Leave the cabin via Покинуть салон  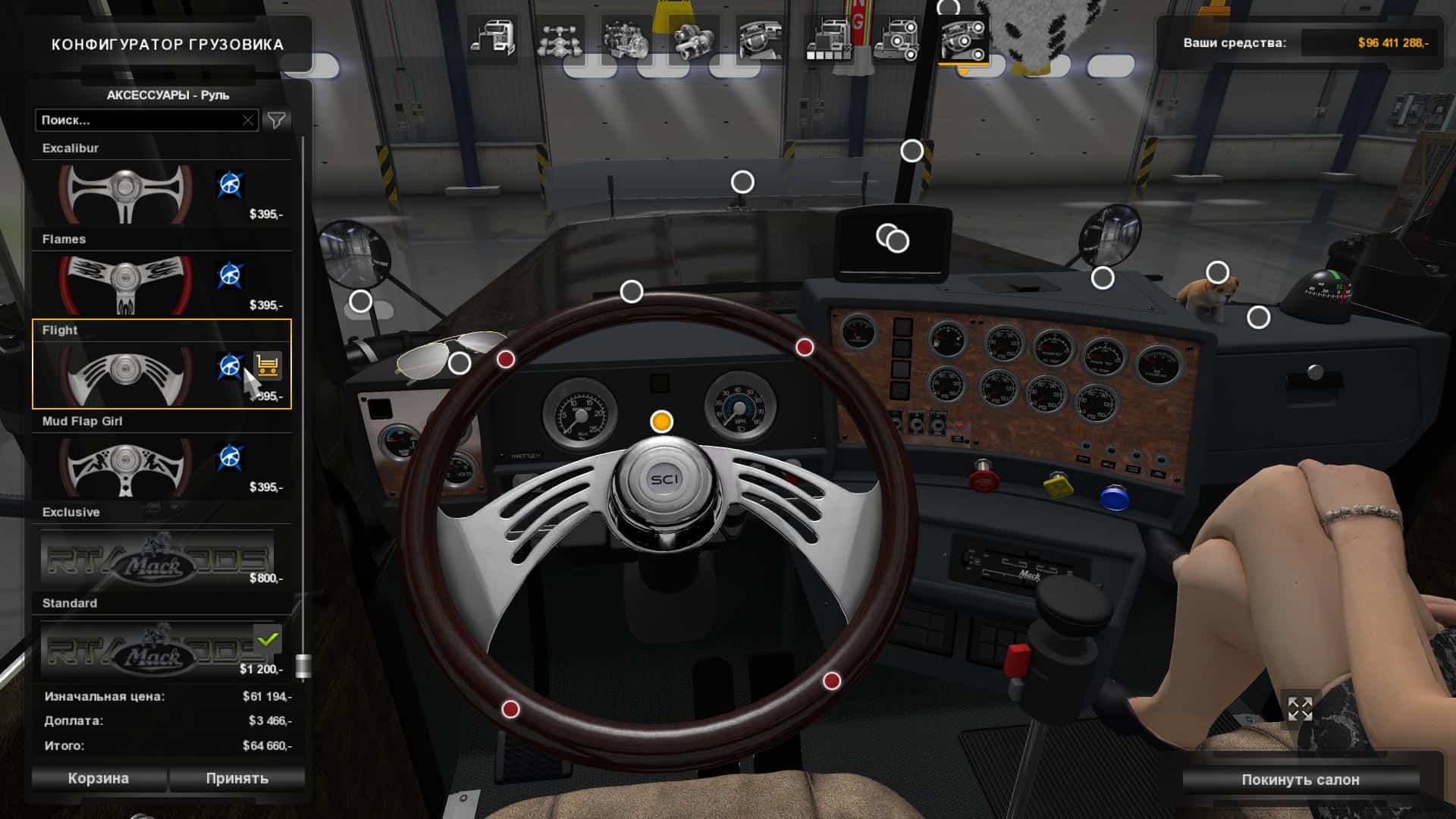point(1300,780)
